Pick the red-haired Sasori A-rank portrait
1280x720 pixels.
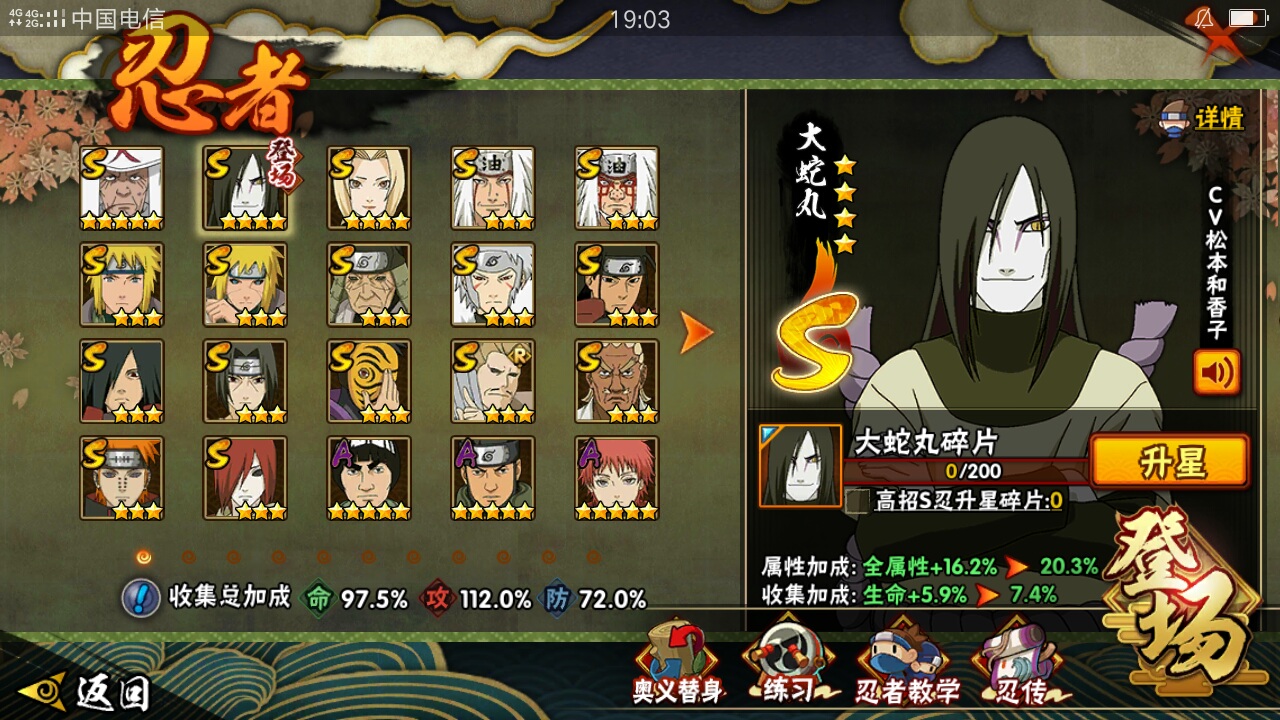tap(617, 478)
